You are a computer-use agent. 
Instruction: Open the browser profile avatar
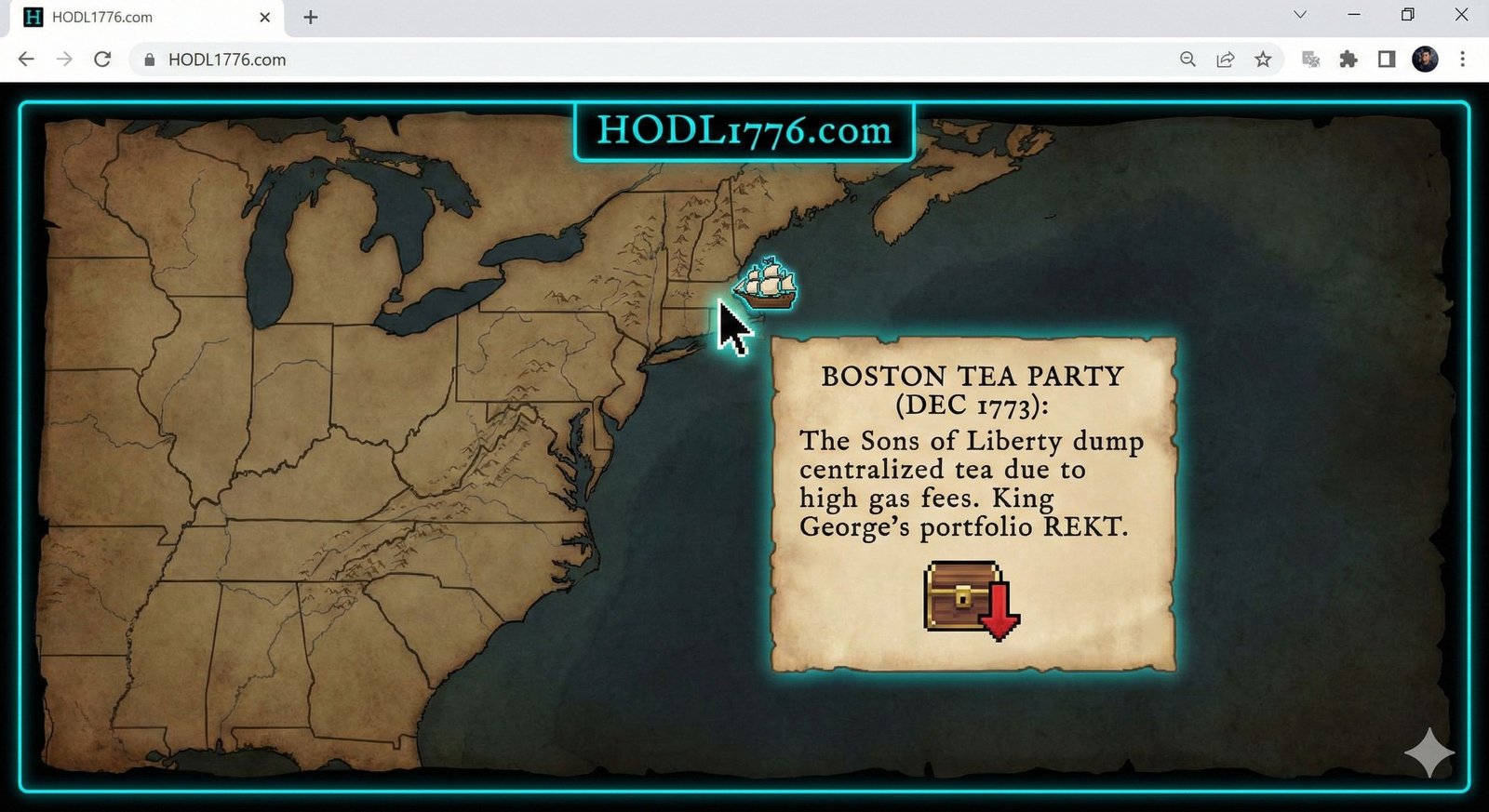click(1424, 59)
